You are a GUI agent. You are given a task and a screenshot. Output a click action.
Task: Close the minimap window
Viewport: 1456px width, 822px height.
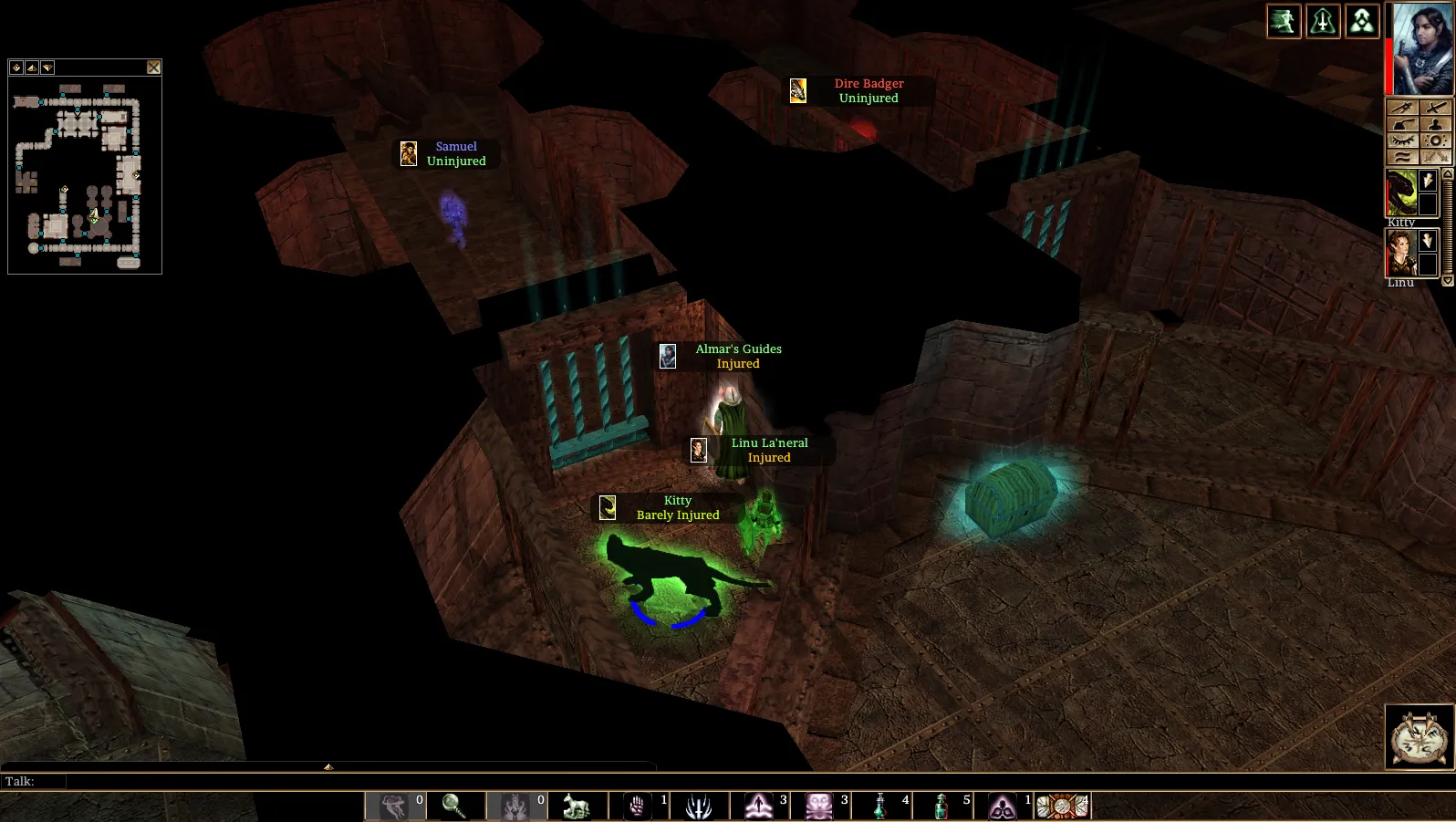tap(153, 68)
